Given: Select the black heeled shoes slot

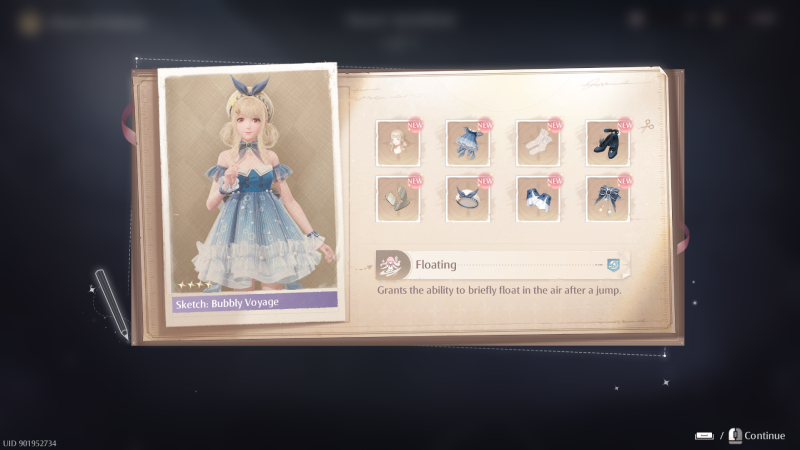Looking at the screenshot, I should pos(607,143).
